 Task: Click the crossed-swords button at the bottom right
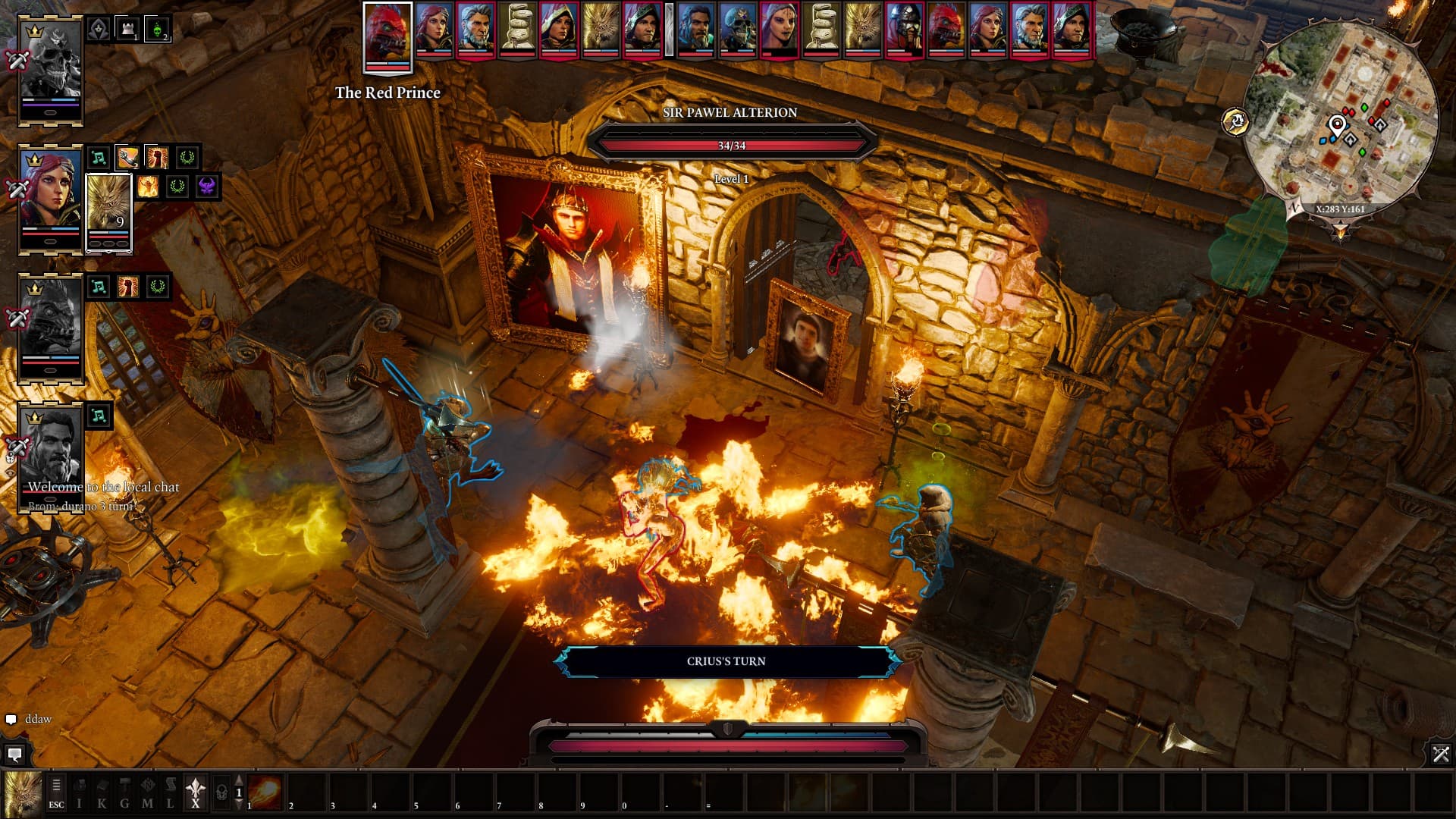point(1441,754)
